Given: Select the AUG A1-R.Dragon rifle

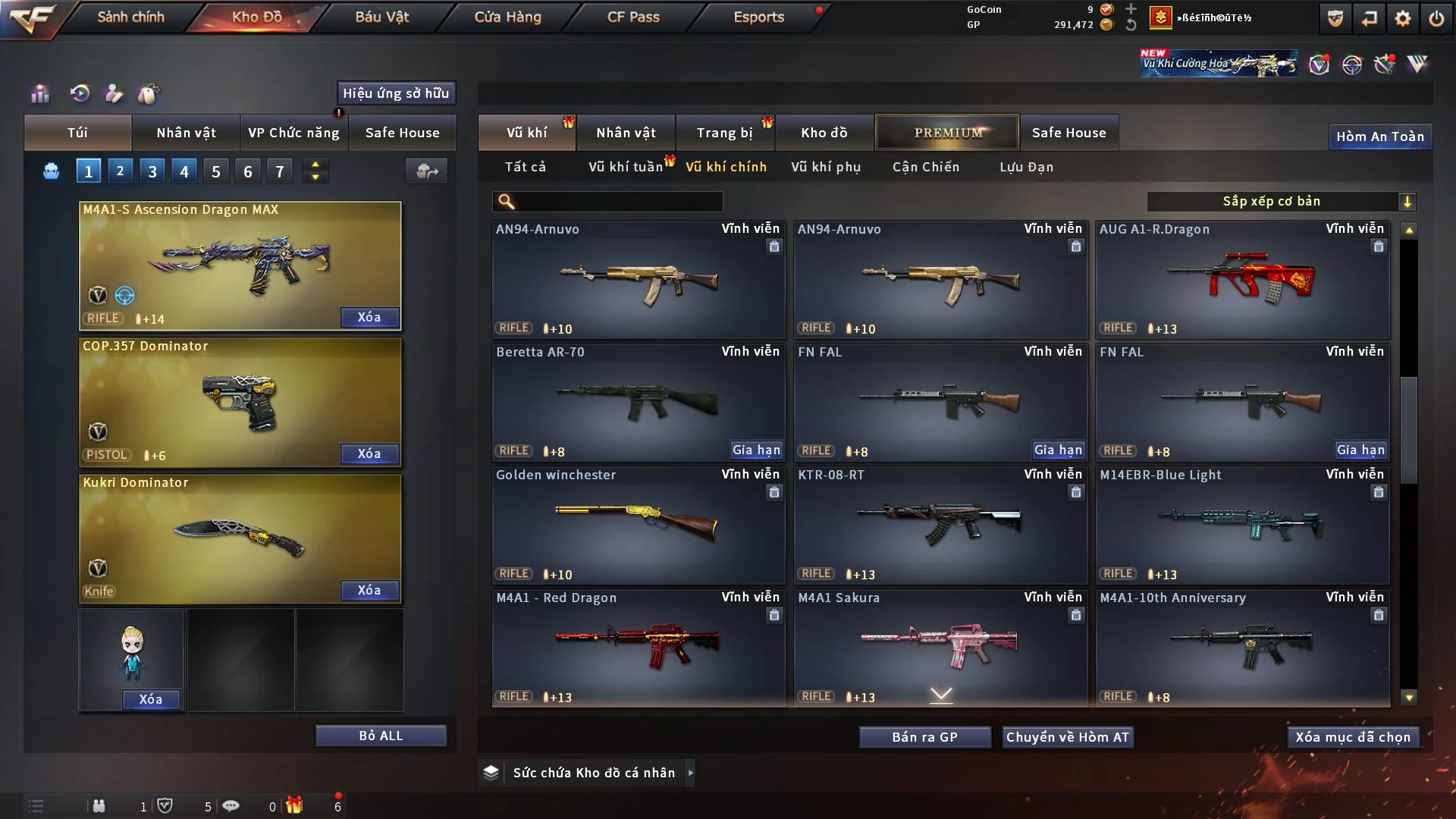Looking at the screenshot, I should coord(1242,281).
